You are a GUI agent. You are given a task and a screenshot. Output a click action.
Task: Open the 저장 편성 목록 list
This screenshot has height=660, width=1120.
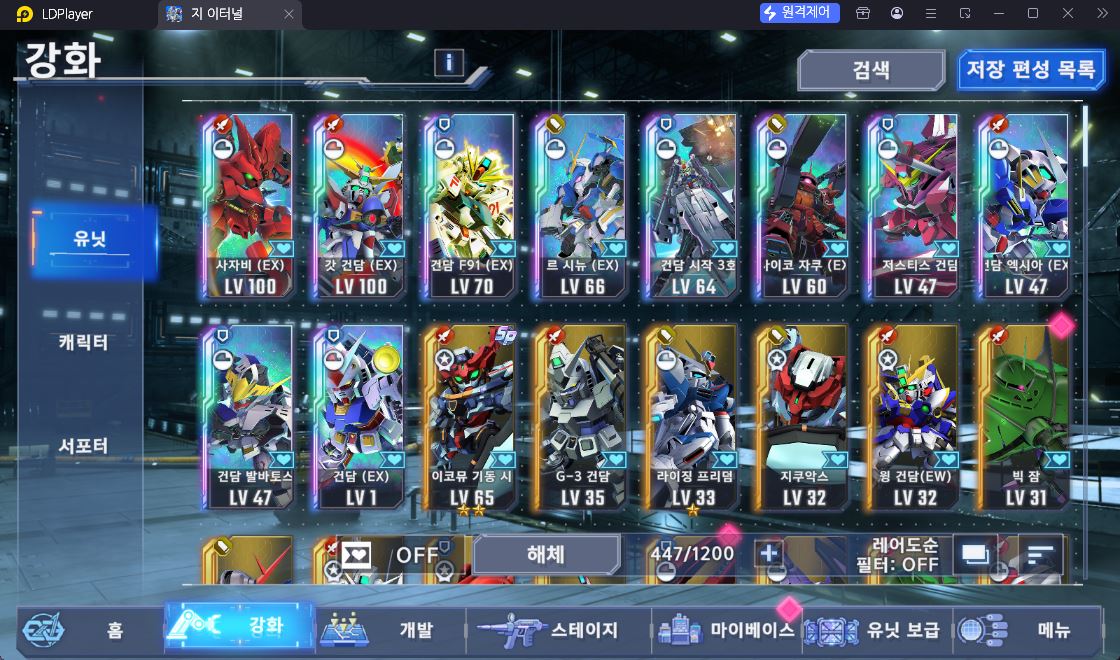tap(1030, 71)
